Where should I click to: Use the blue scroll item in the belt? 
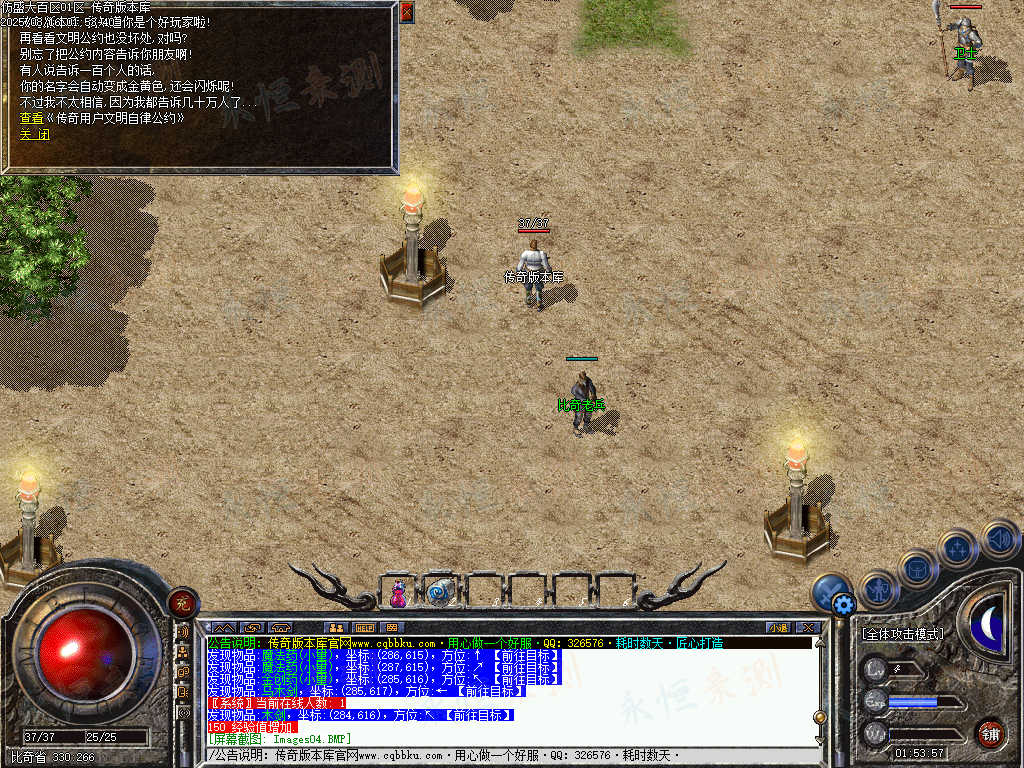437,593
